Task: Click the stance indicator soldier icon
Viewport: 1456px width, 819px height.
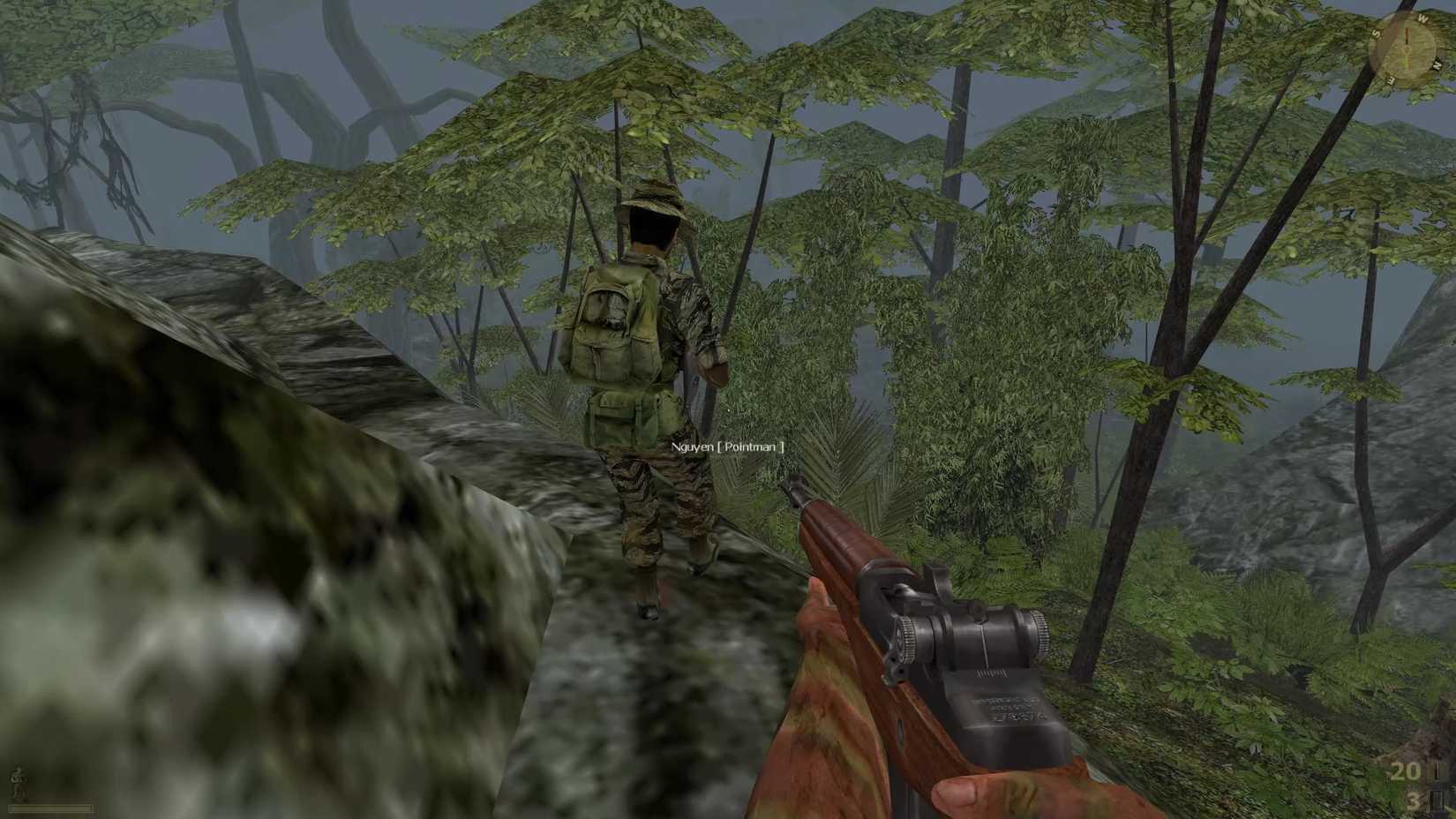Action: (x=16, y=780)
